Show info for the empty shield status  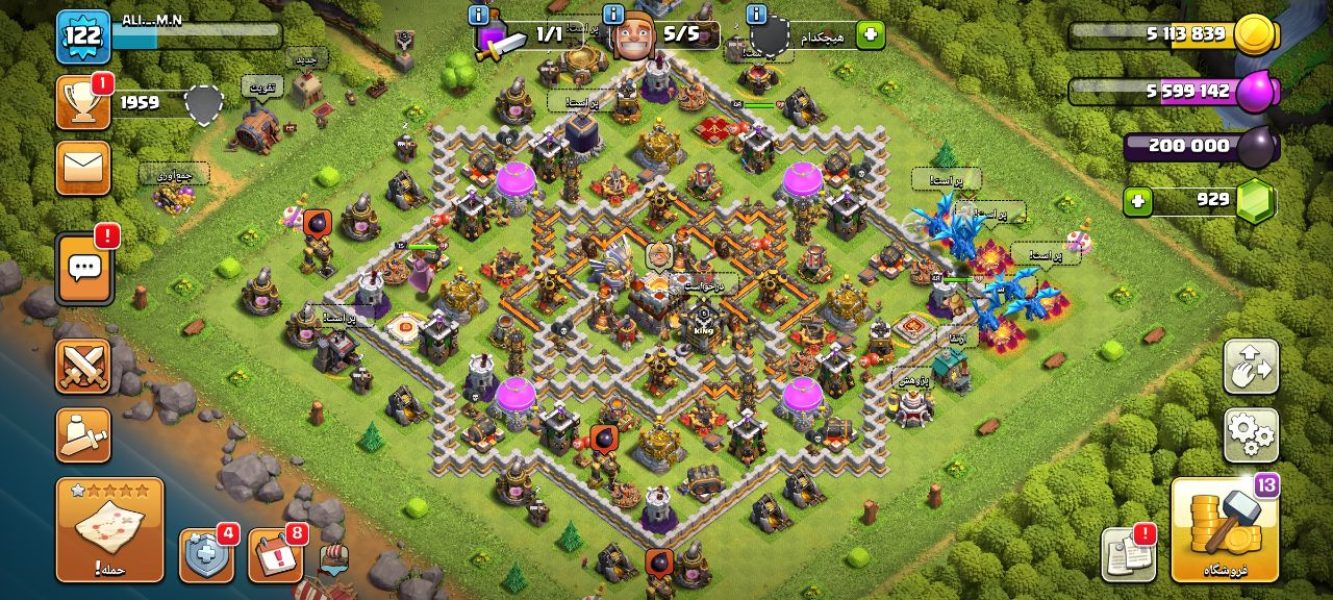(757, 15)
